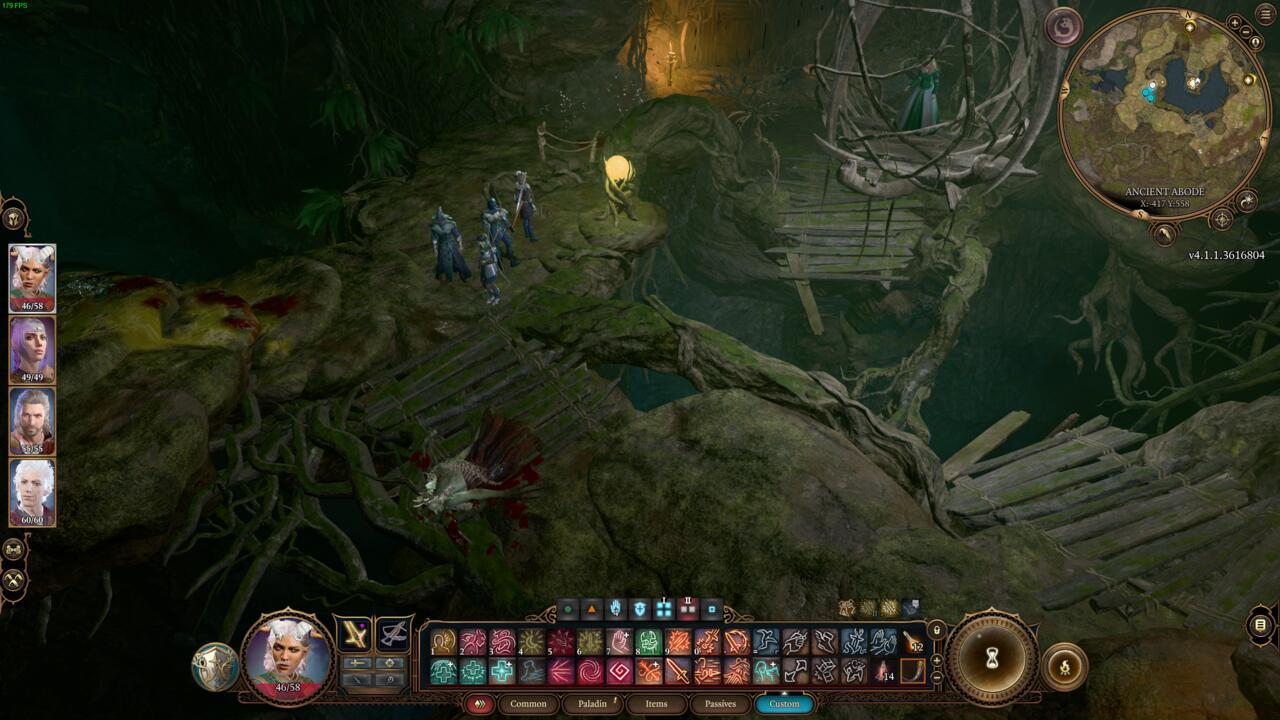Open the Items hotbar tab
Screen dimensions: 1280x720
(656, 703)
